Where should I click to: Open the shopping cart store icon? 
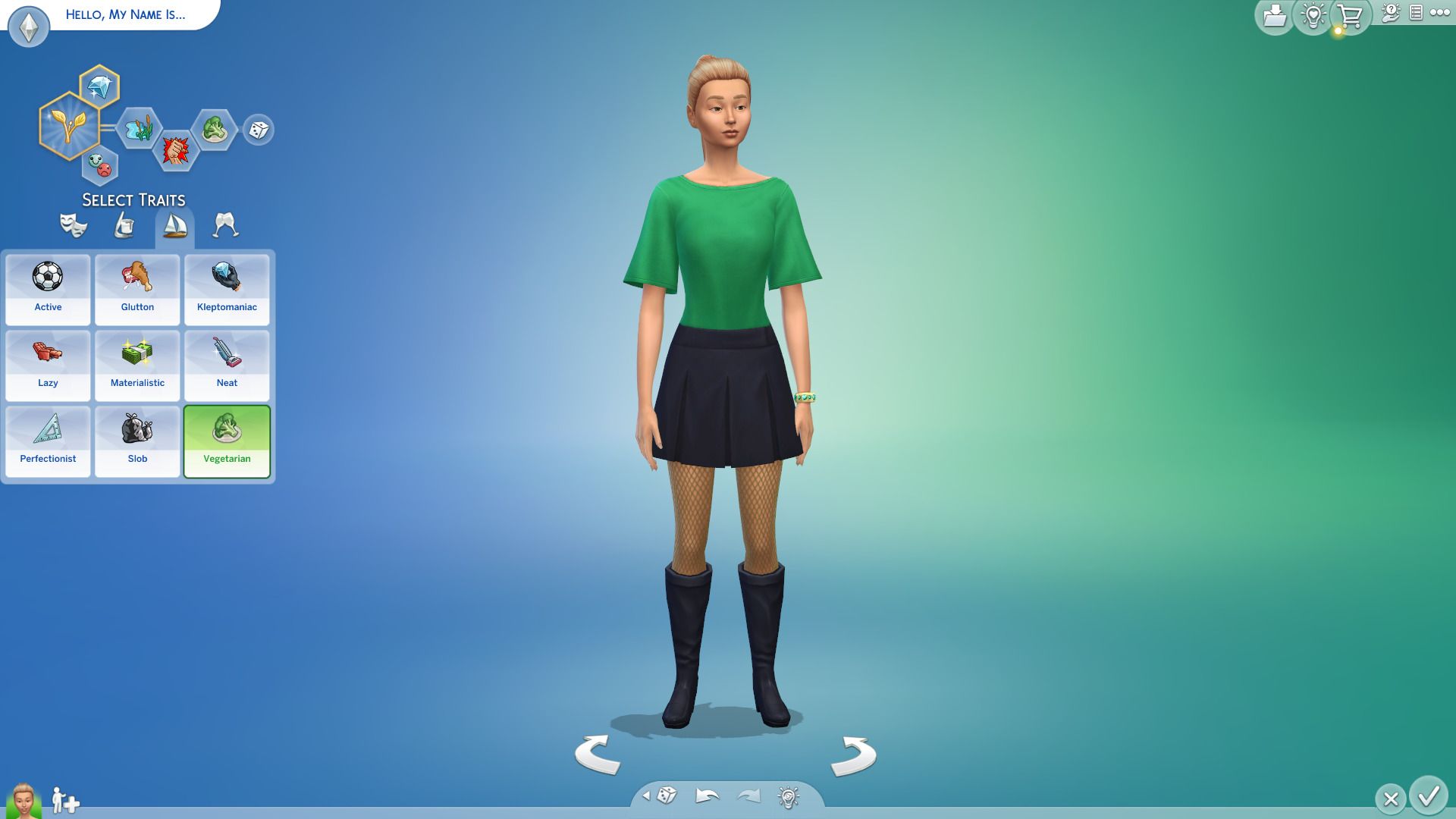click(x=1348, y=17)
